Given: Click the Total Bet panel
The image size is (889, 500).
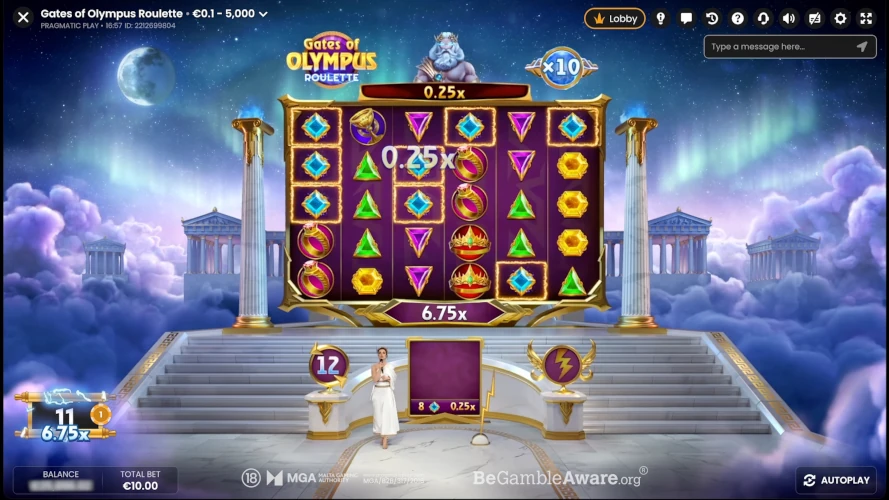Looking at the screenshot, I should pyautogui.click(x=139, y=480).
